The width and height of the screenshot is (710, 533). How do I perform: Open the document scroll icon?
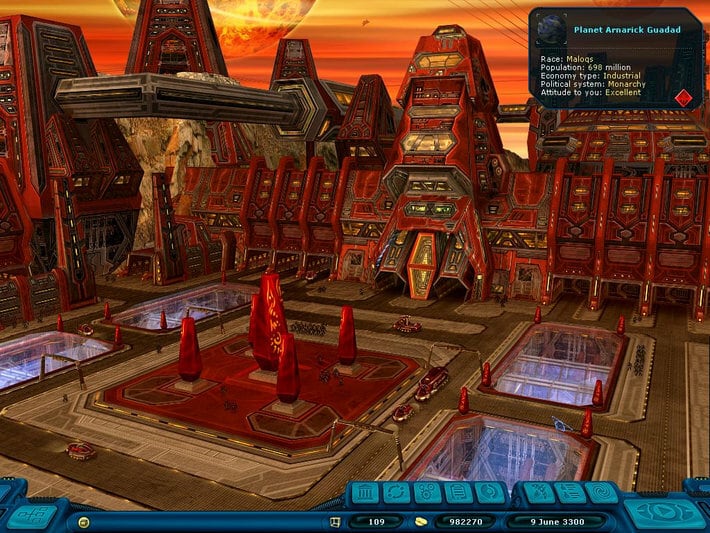(459, 492)
